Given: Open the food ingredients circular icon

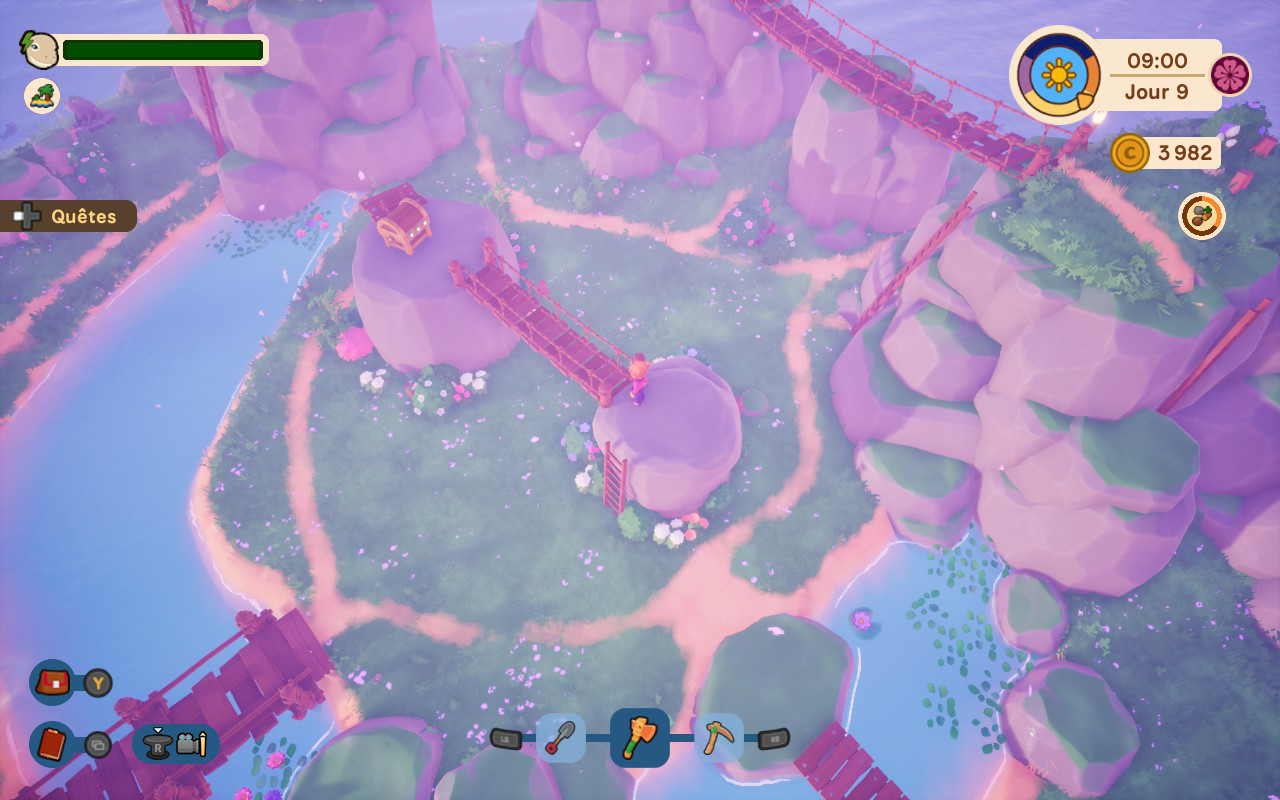Looking at the screenshot, I should pyautogui.click(x=1201, y=216).
